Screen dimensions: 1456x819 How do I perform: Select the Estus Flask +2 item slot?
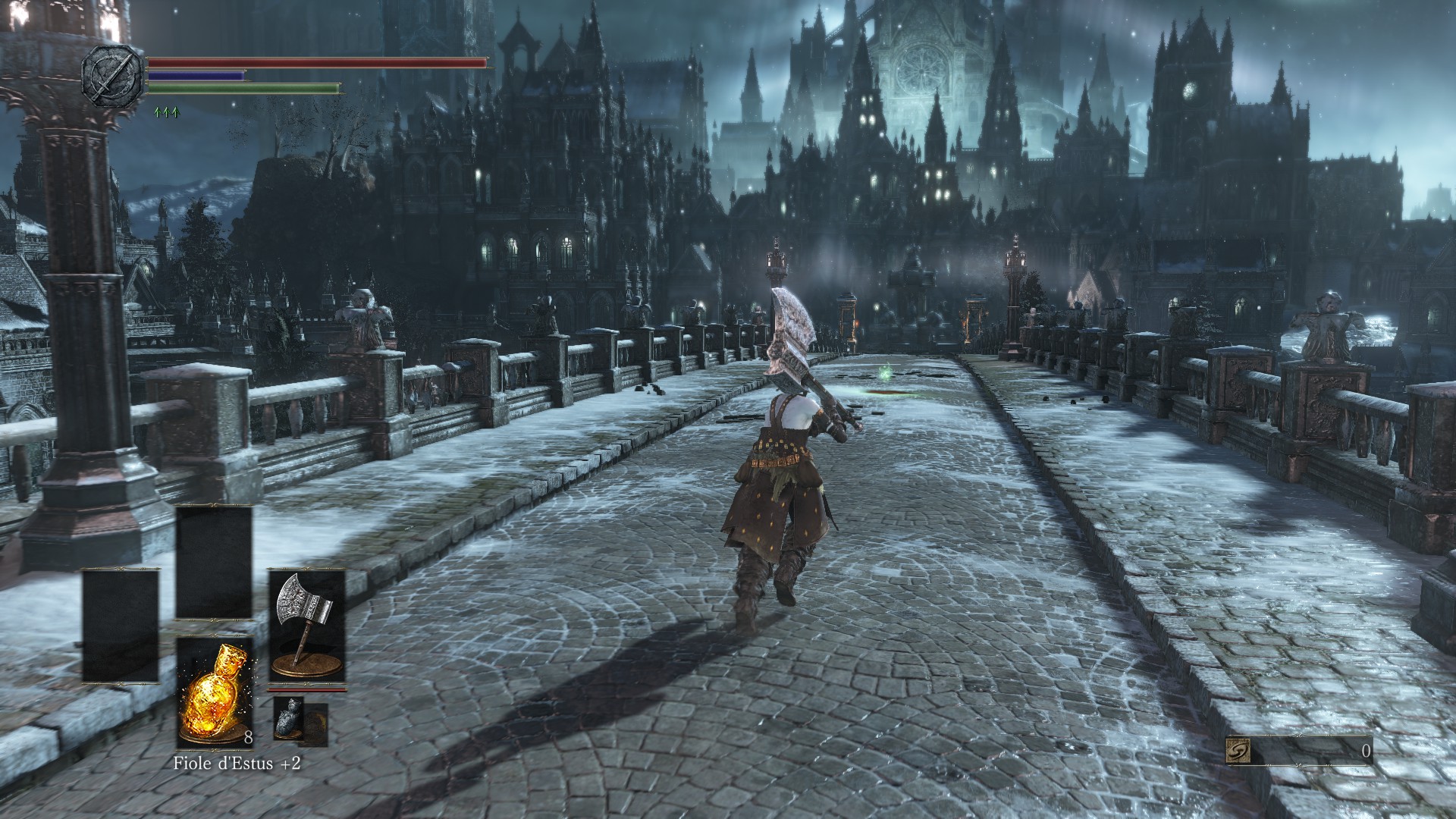(x=214, y=692)
